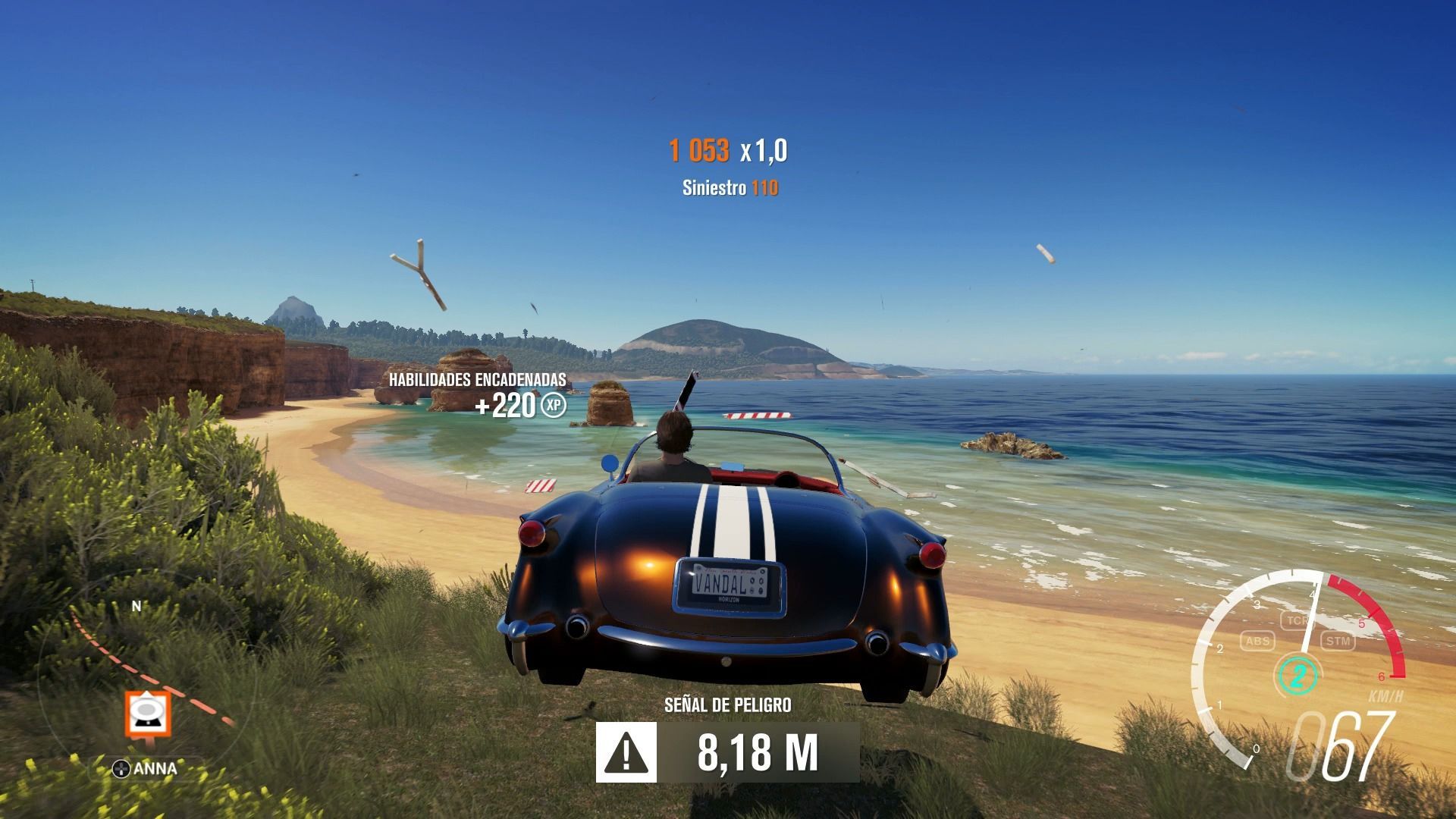
Task: Click the current gear indicator circle
Action: pyautogui.click(x=1298, y=674)
